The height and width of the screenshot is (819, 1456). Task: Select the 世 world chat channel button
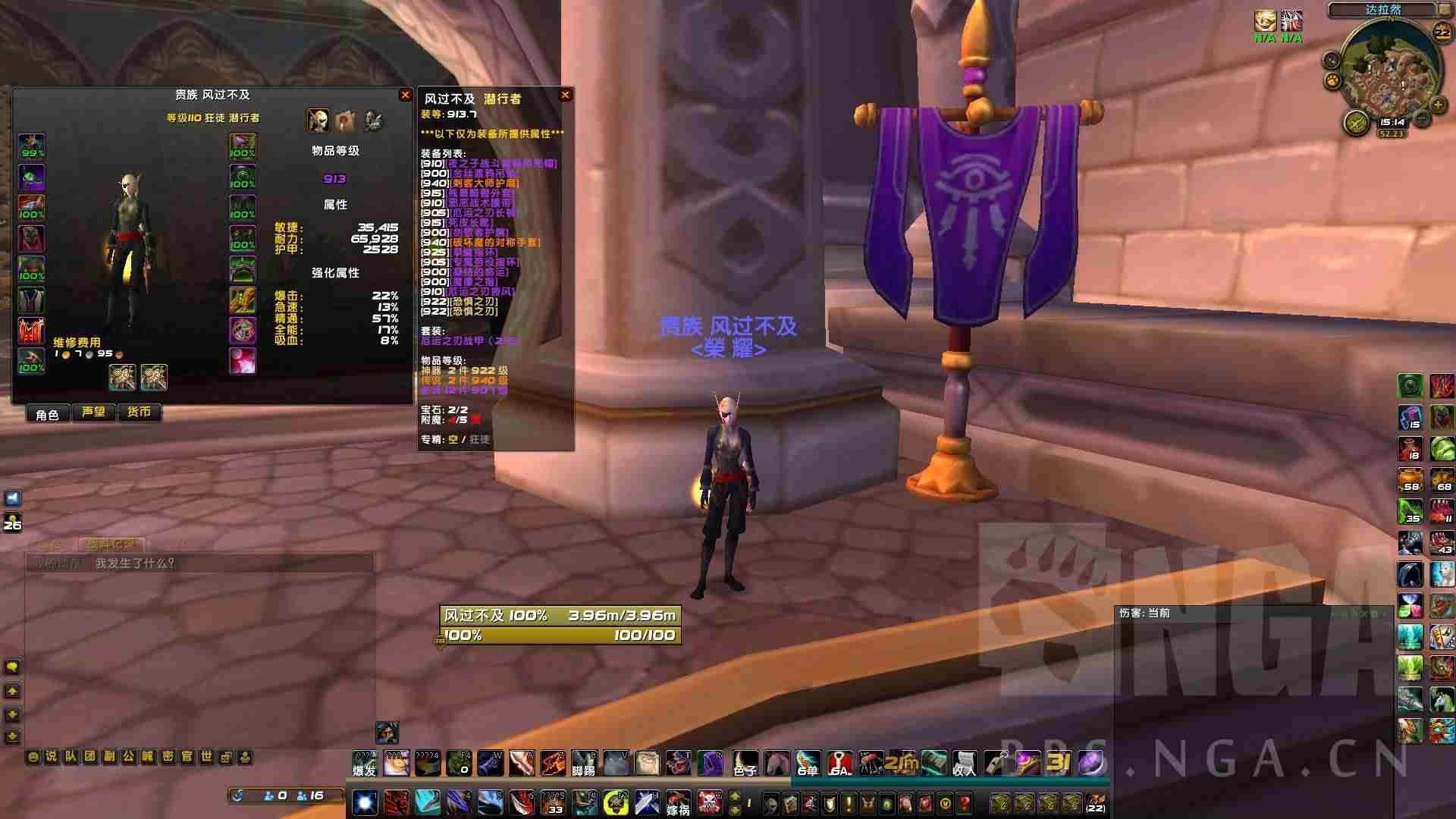tap(206, 757)
